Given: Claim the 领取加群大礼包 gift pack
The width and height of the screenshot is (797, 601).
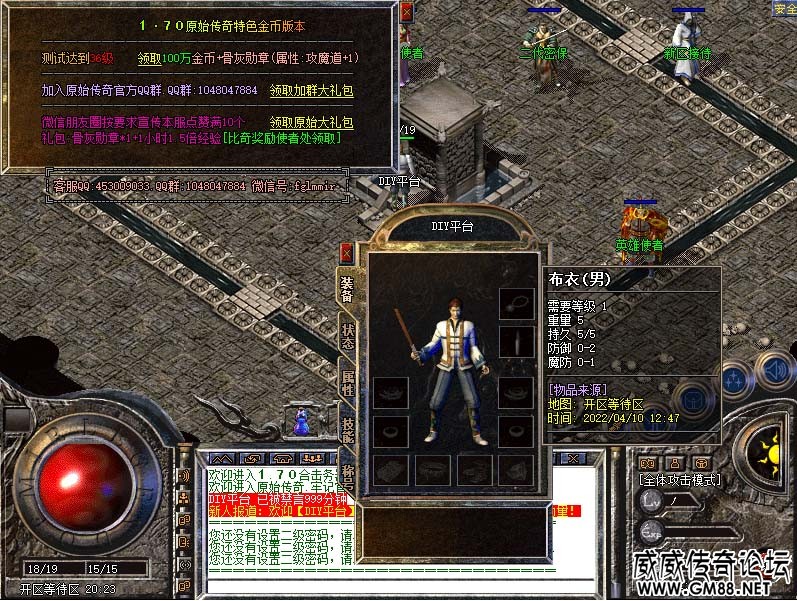Looking at the screenshot, I should coord(311,90).
